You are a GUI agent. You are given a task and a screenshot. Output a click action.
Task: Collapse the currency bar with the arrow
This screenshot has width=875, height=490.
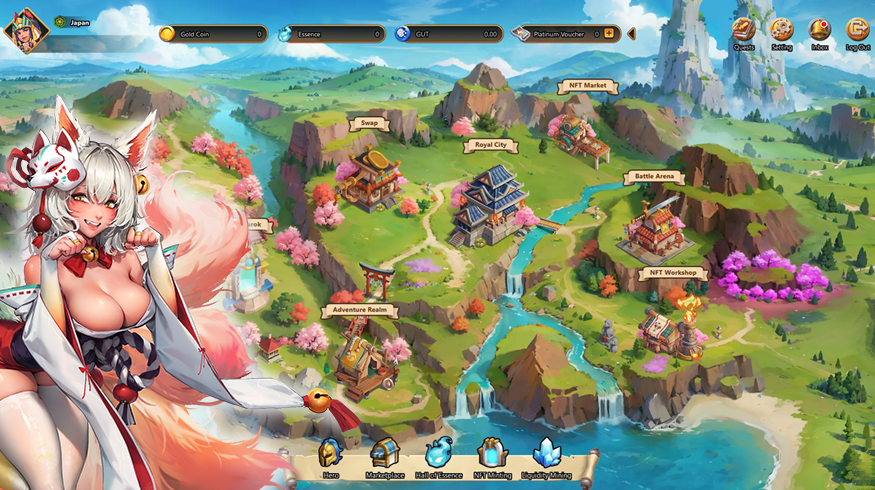click(630, 34)
